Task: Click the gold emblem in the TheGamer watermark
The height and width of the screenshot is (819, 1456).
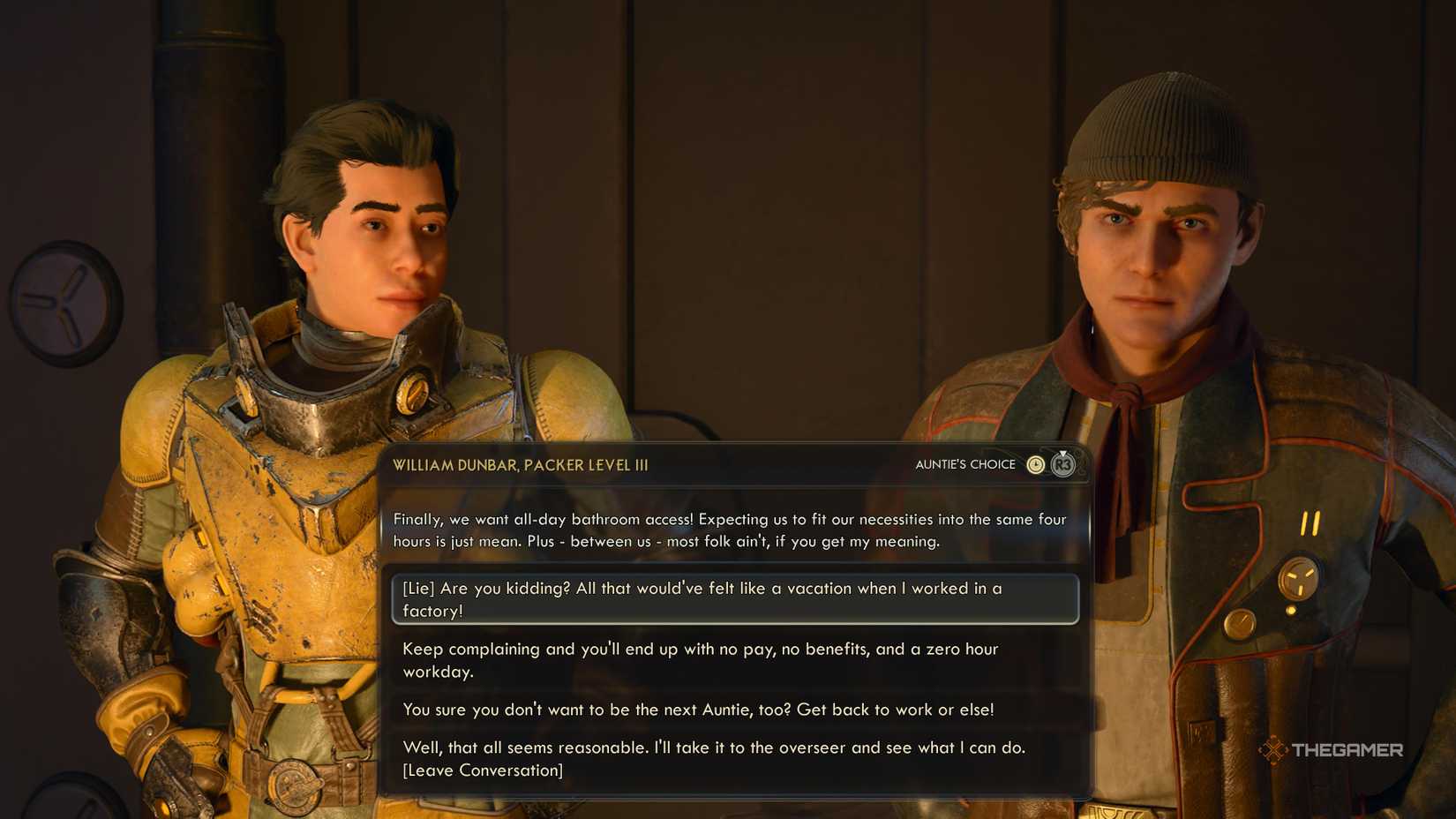Action: tap(1274, 750)
